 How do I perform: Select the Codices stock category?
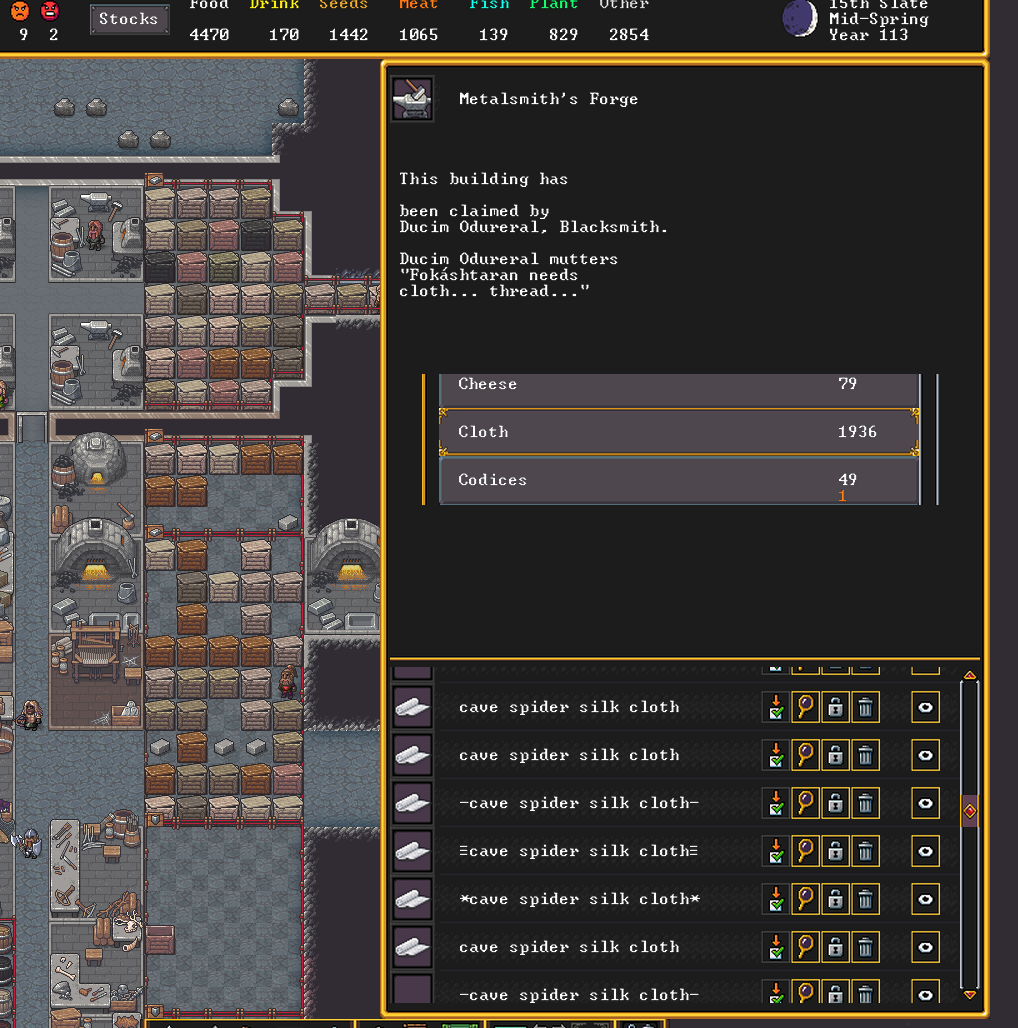(679, 480)
